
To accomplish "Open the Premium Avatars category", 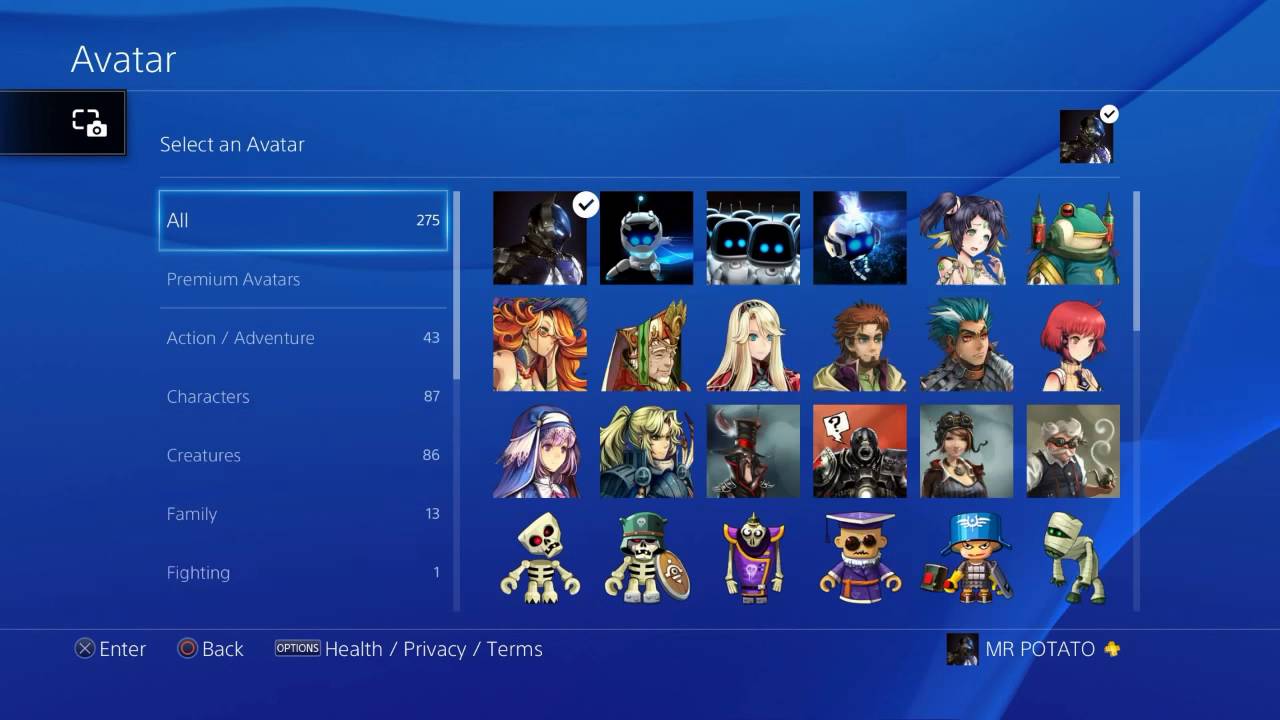I will tap(303, 279).
